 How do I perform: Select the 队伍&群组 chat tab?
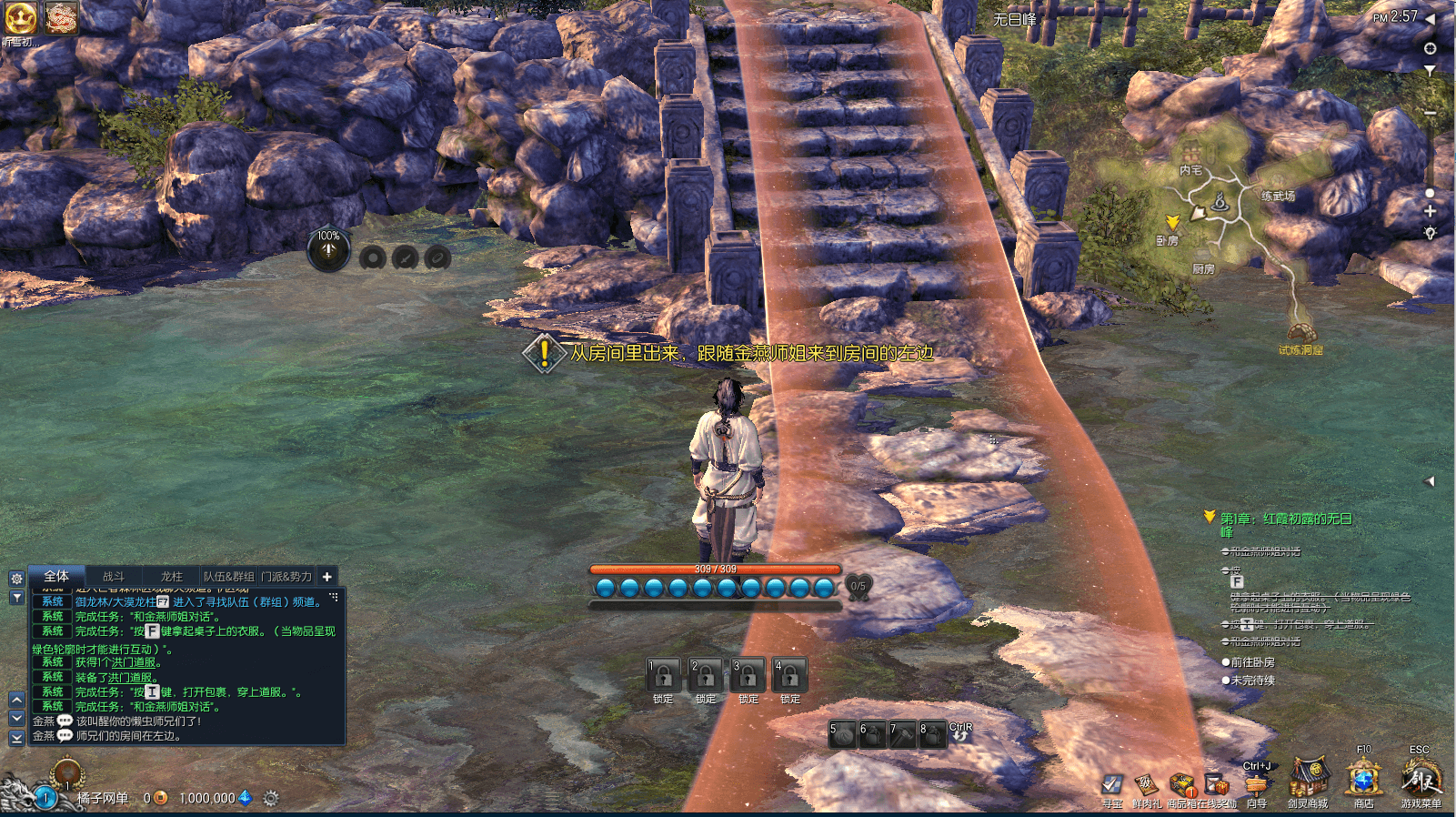pyautogui.click(x=229, y=576)
